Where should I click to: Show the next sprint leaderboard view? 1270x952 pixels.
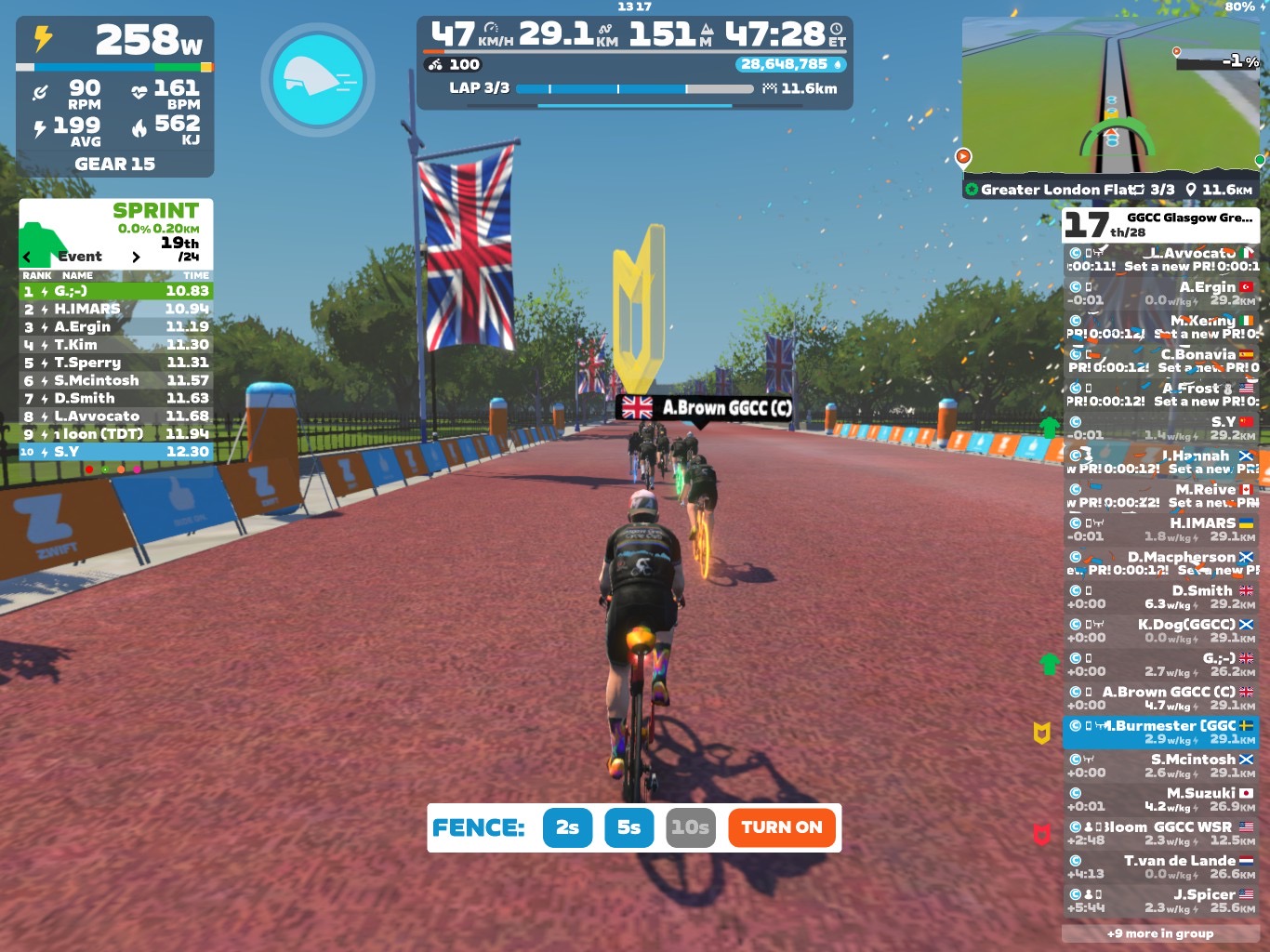point(136,257)
